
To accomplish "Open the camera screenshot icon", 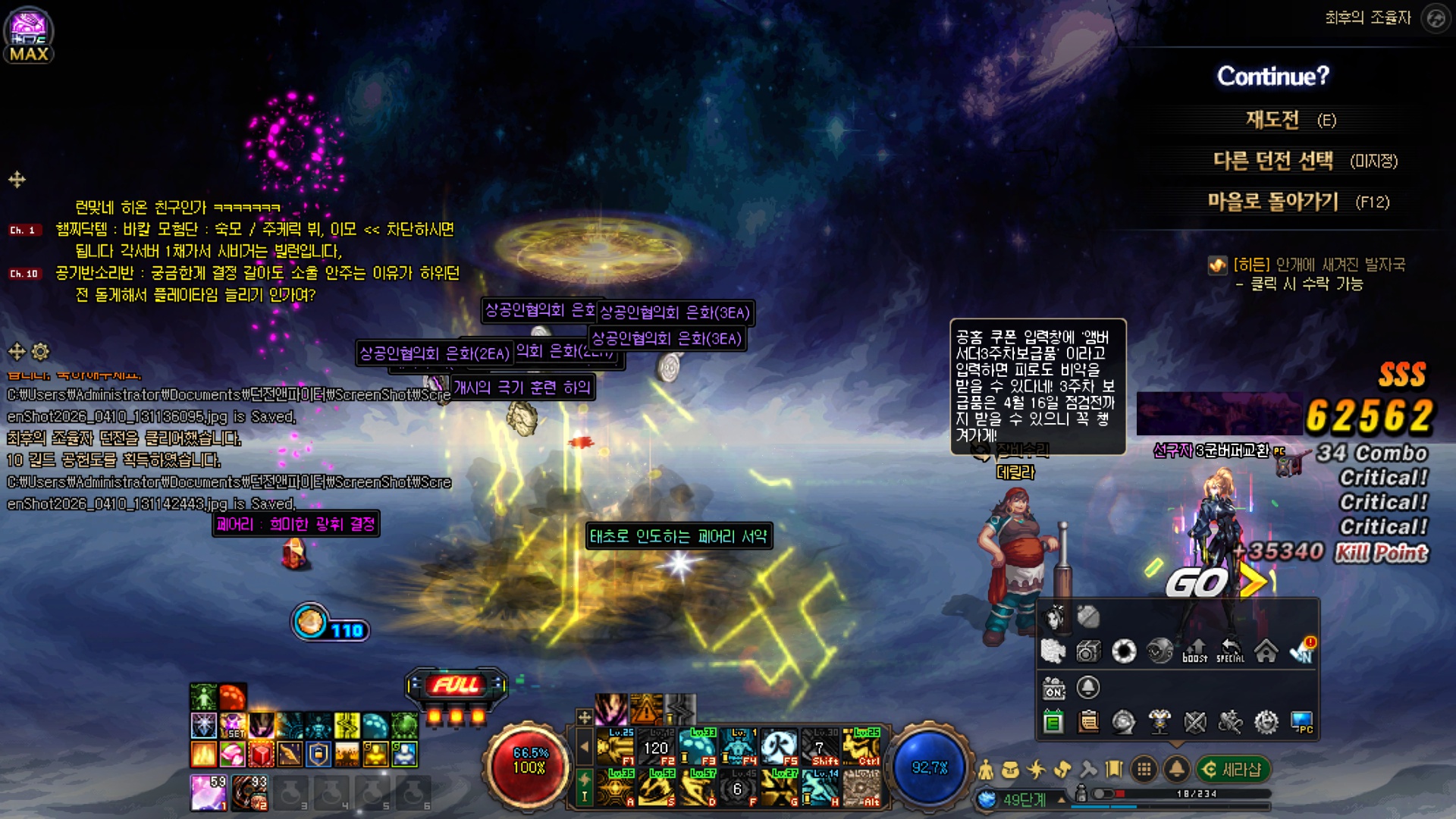I will [x=1088, y=651].
